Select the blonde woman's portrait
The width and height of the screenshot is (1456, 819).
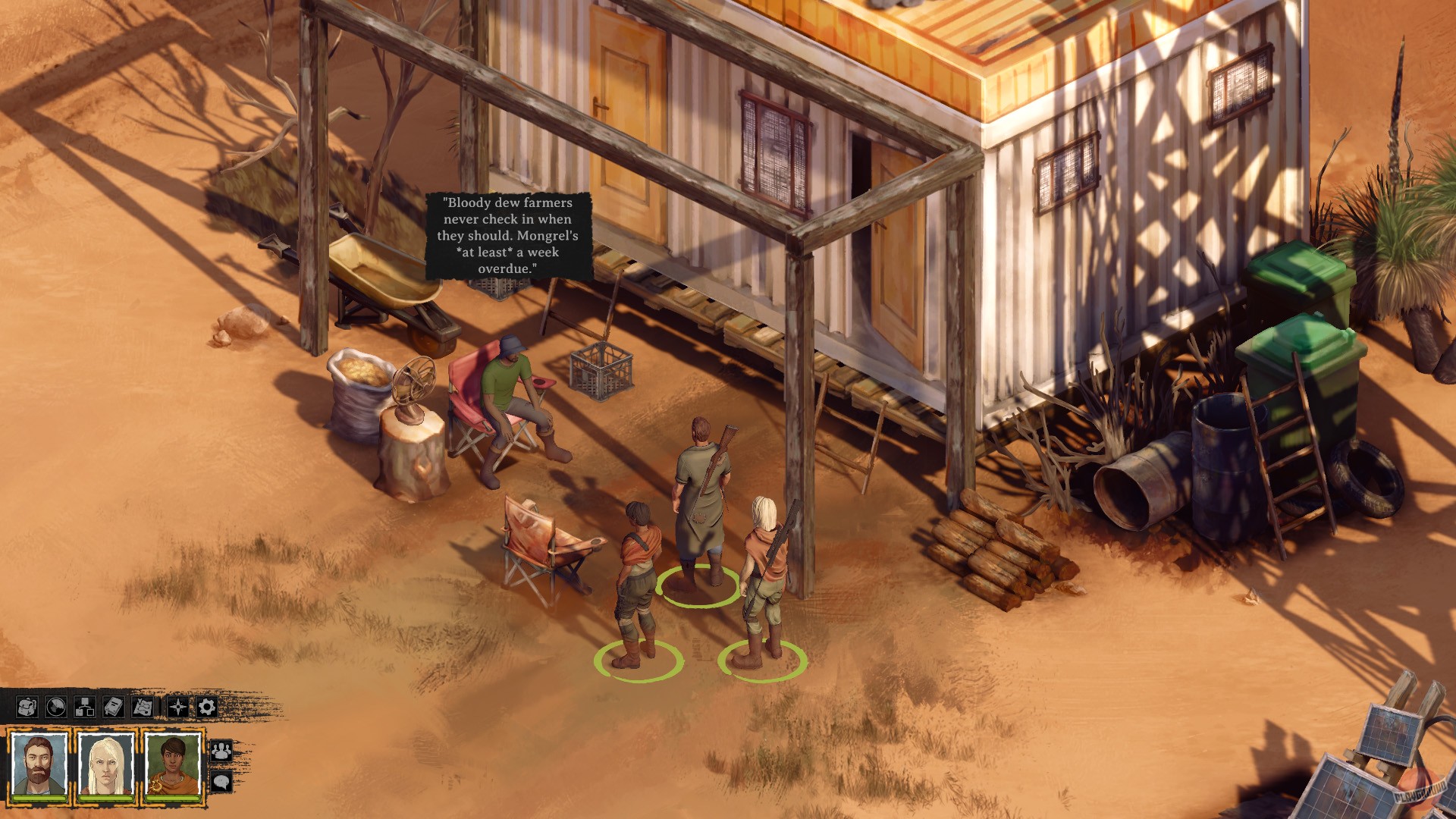(x=105, y=764)
